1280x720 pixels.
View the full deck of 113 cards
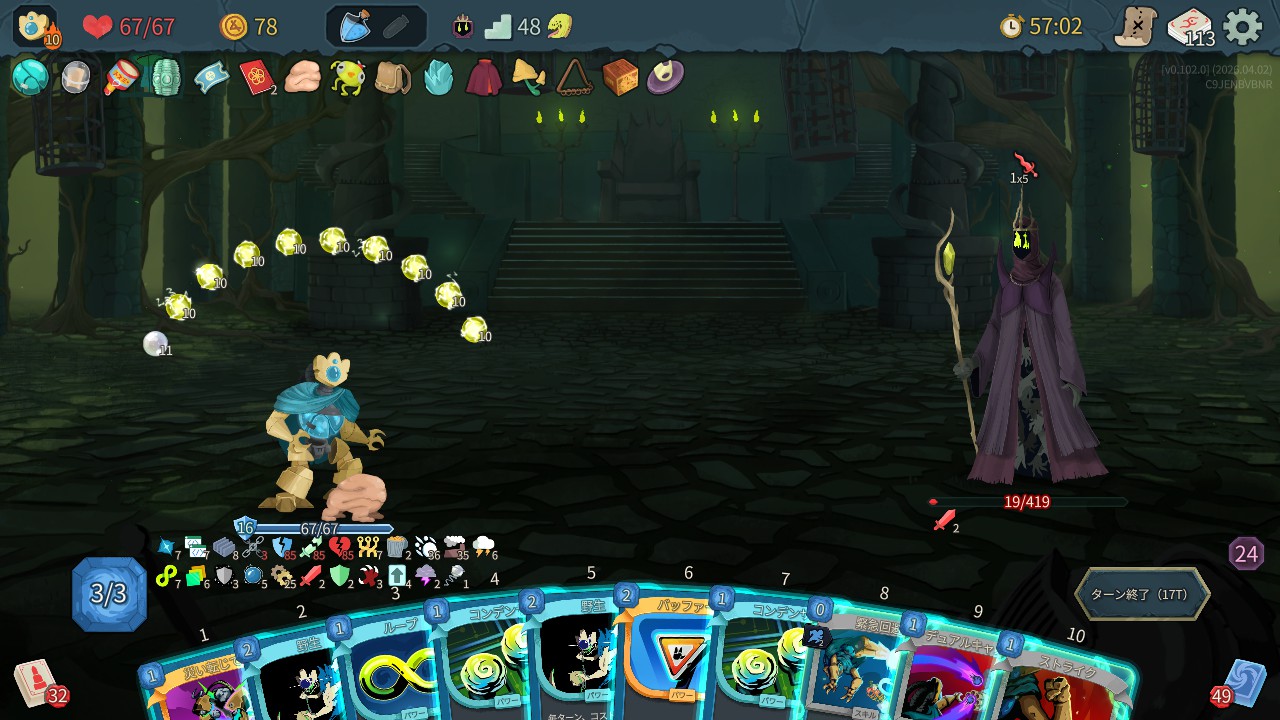[1190, 27]
